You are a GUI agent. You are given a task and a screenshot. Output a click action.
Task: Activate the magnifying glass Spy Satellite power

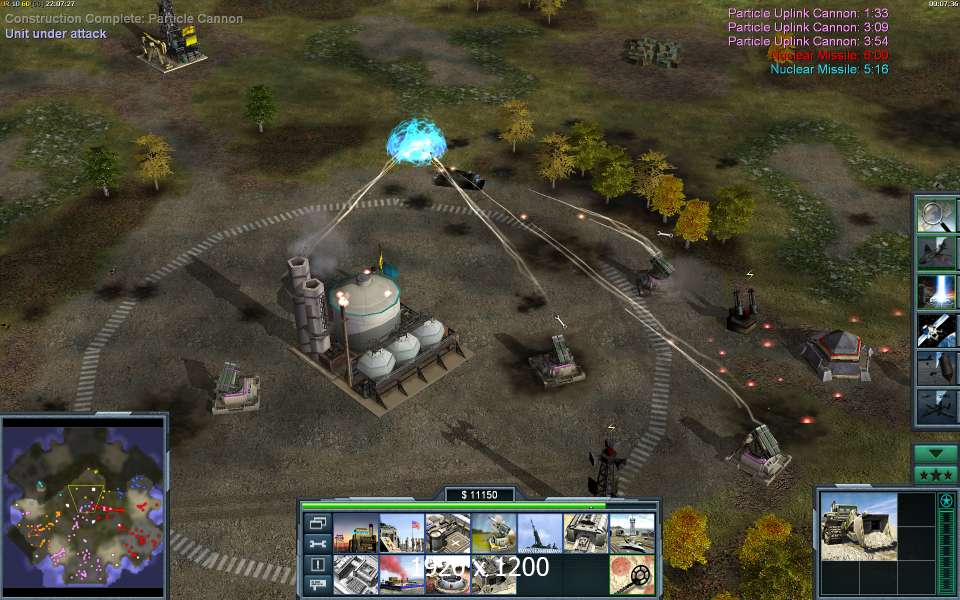936,216
